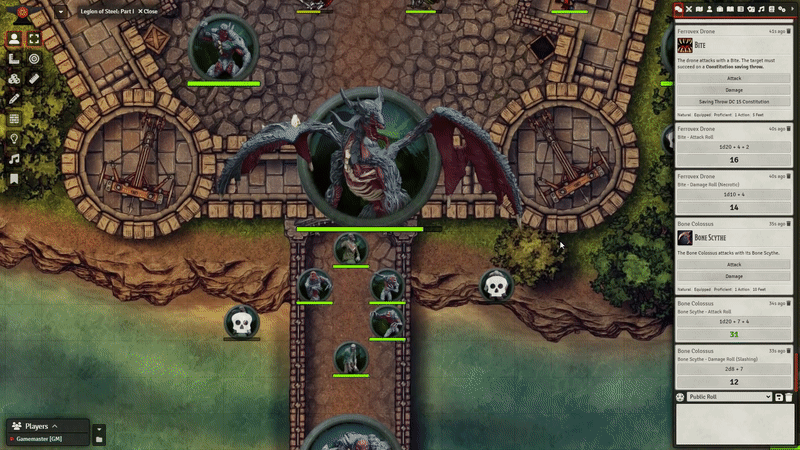Open the Combat Encounters sidebar tab (crossed swords)
Screen dimensions: 800x450
click(x=689, y=9)
